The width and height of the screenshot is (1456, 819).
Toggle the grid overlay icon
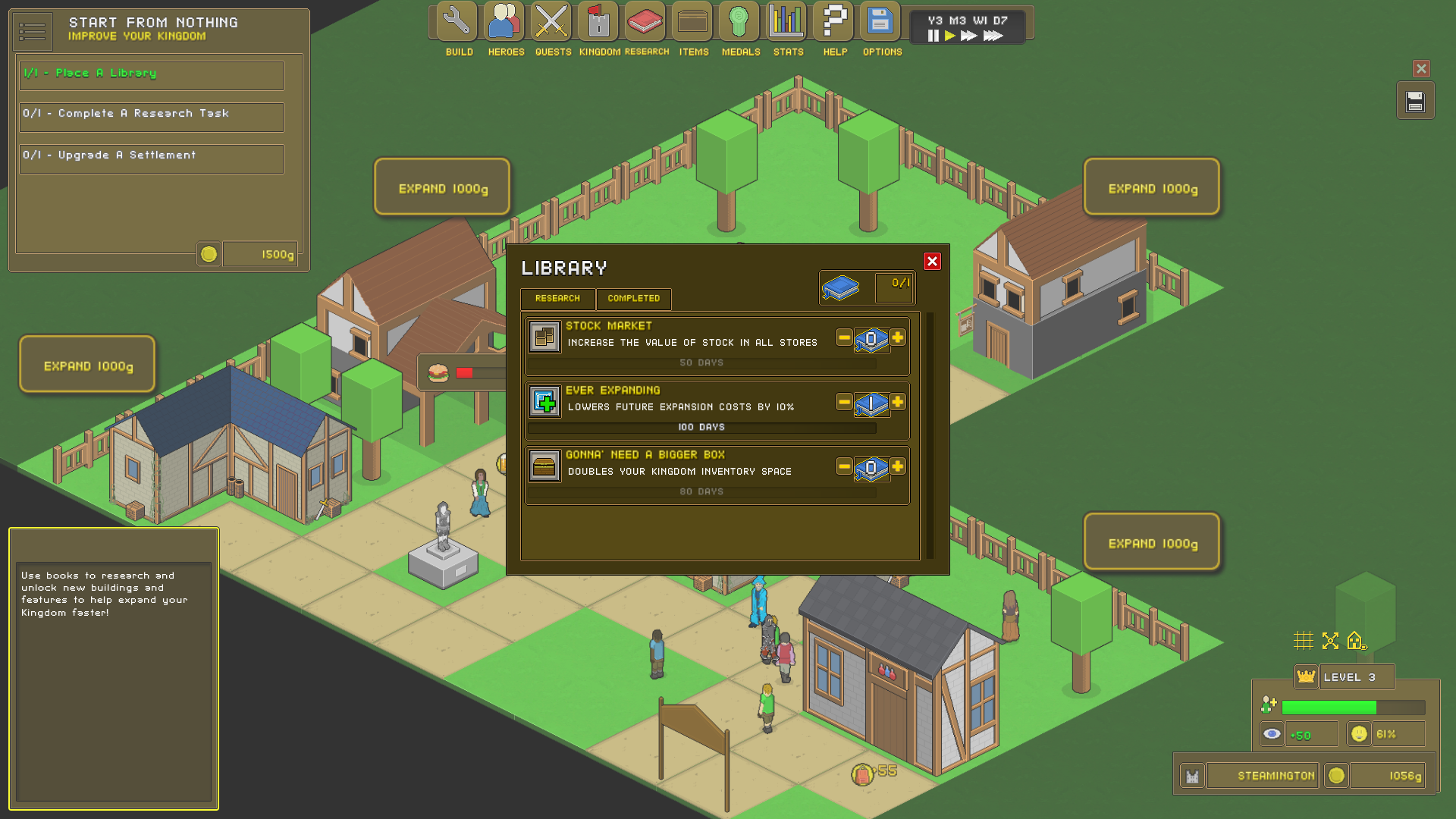(1303, 641)
